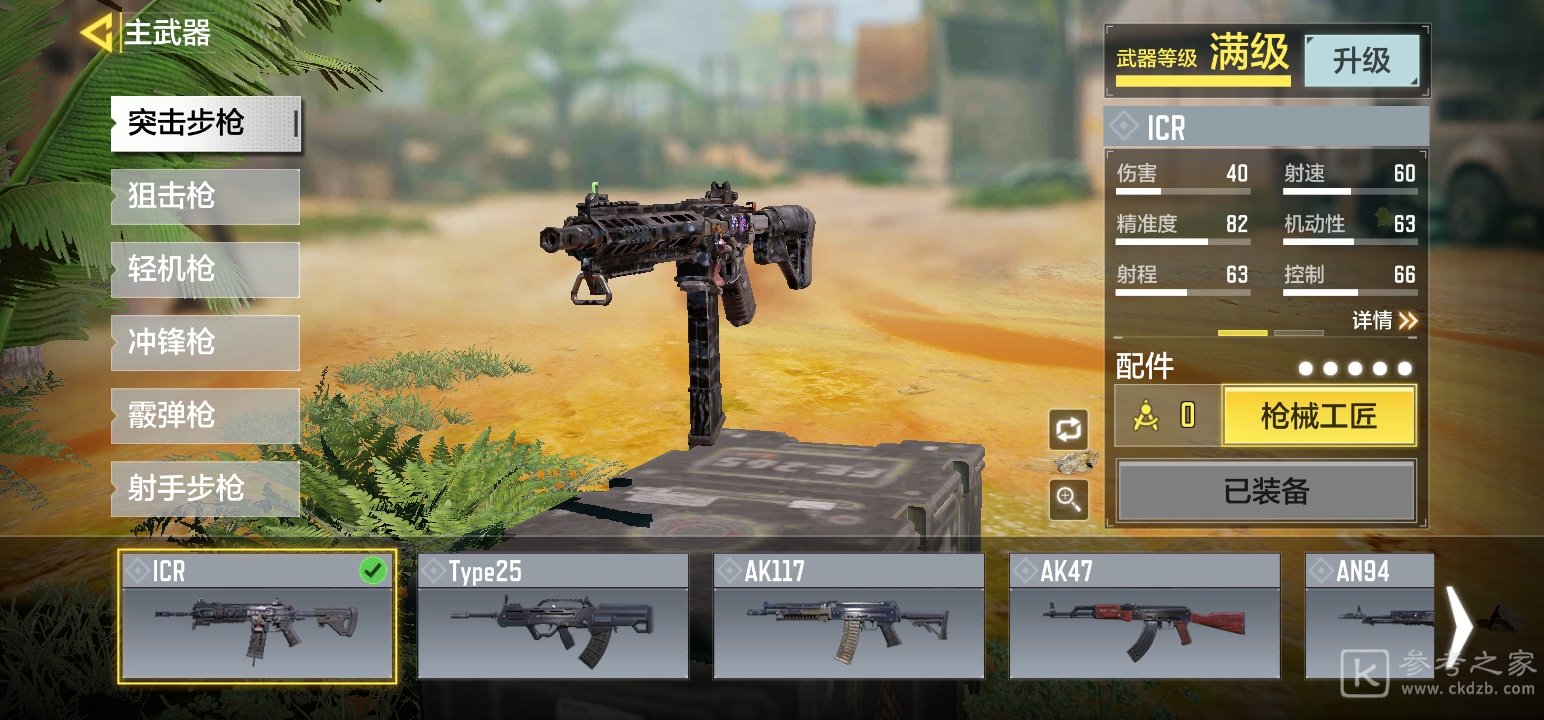The image size is (1544, 720).
Task: Open the 枪械工匠 gunsmith
Action: [1319, 416]
